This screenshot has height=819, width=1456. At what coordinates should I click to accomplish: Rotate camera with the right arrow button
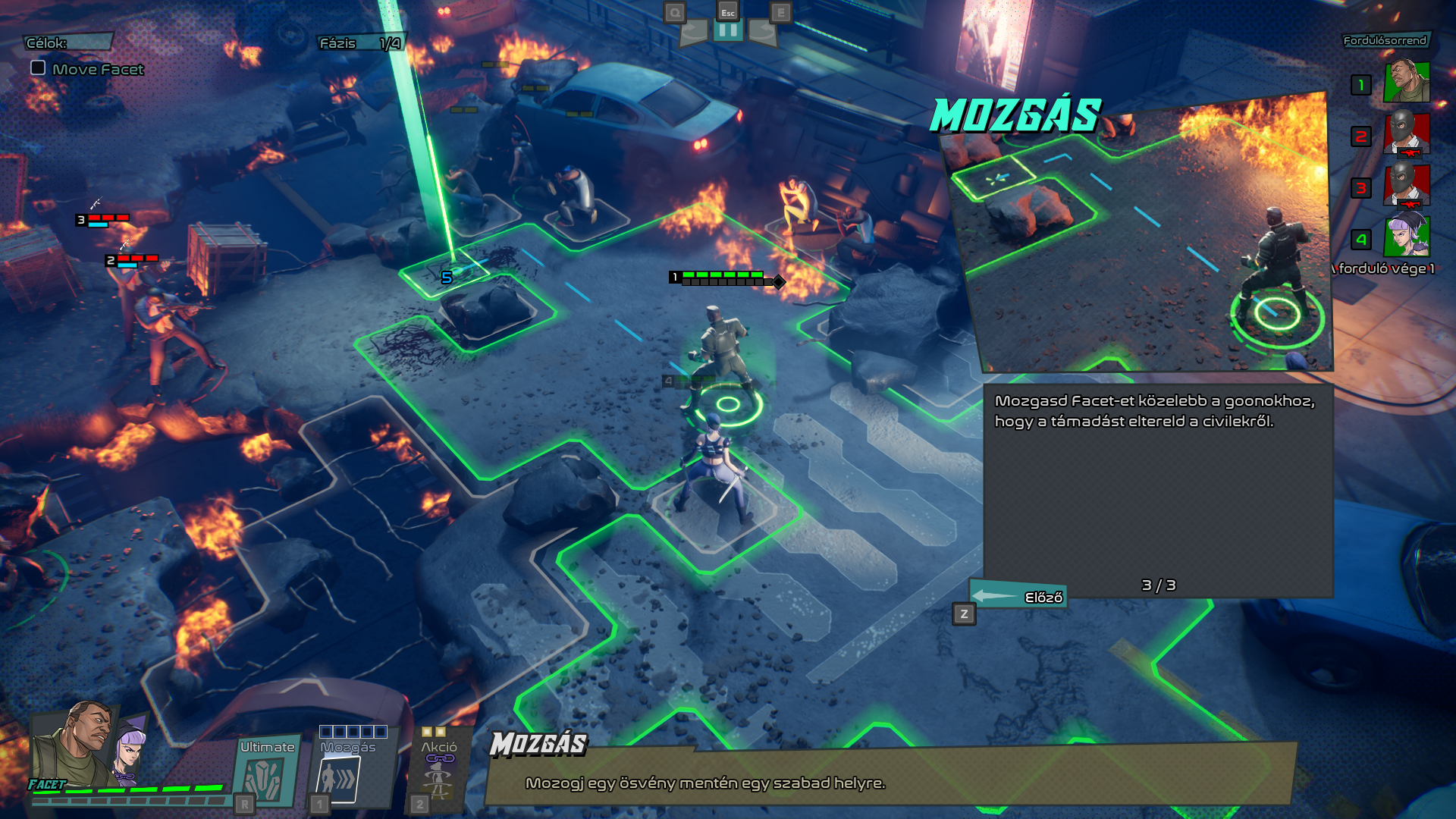click(x=762, y=32)
